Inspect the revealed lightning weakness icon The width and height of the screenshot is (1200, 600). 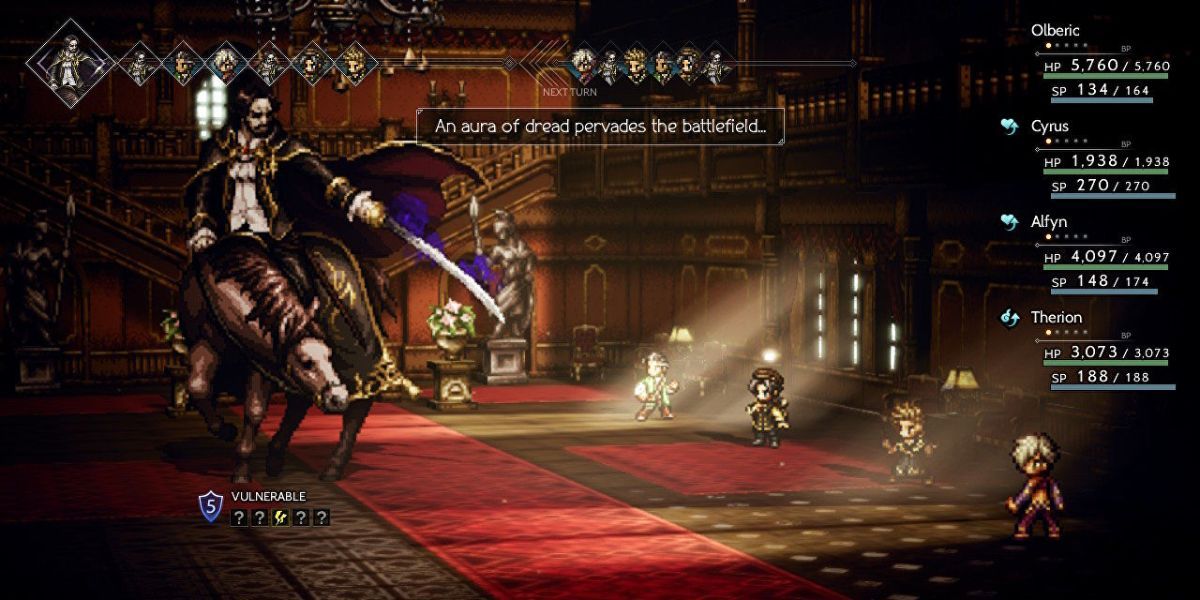[279, 517]
